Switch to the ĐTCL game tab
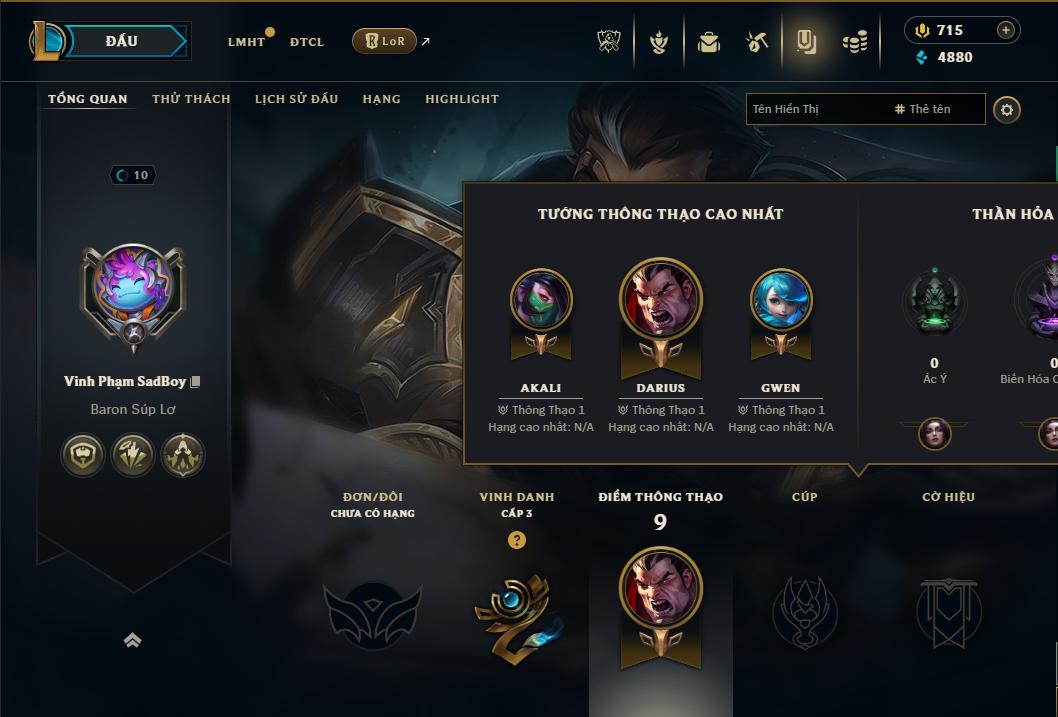The image size is (1058, 717). 307,42
